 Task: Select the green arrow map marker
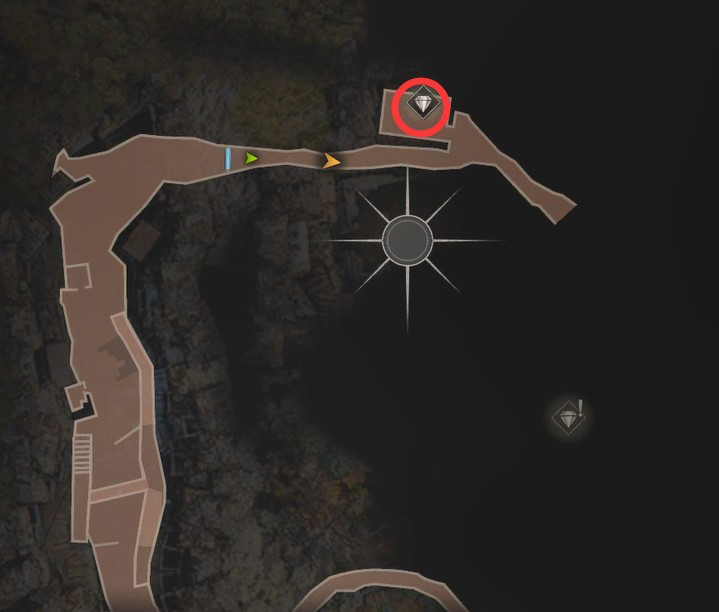[x=251, y=158]
